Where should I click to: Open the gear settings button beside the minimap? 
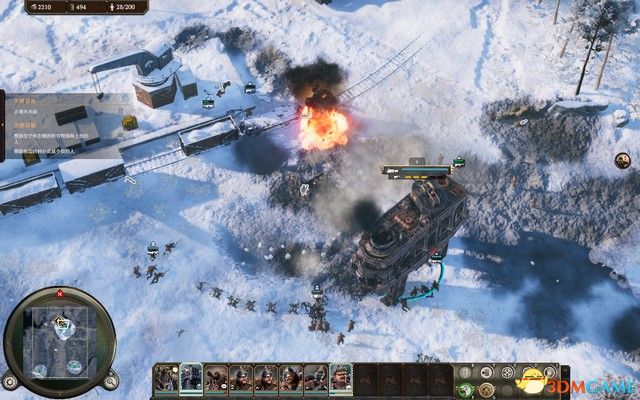coord(9,381)
